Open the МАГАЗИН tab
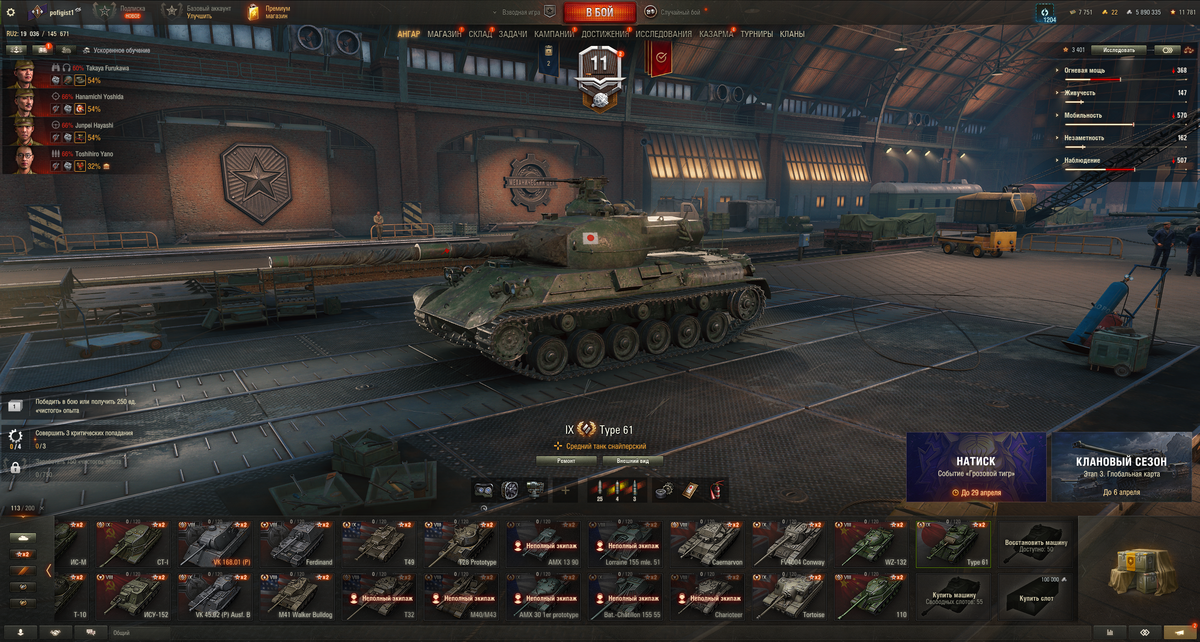The width and height of the screenshot is (1200, 642). 444,34
